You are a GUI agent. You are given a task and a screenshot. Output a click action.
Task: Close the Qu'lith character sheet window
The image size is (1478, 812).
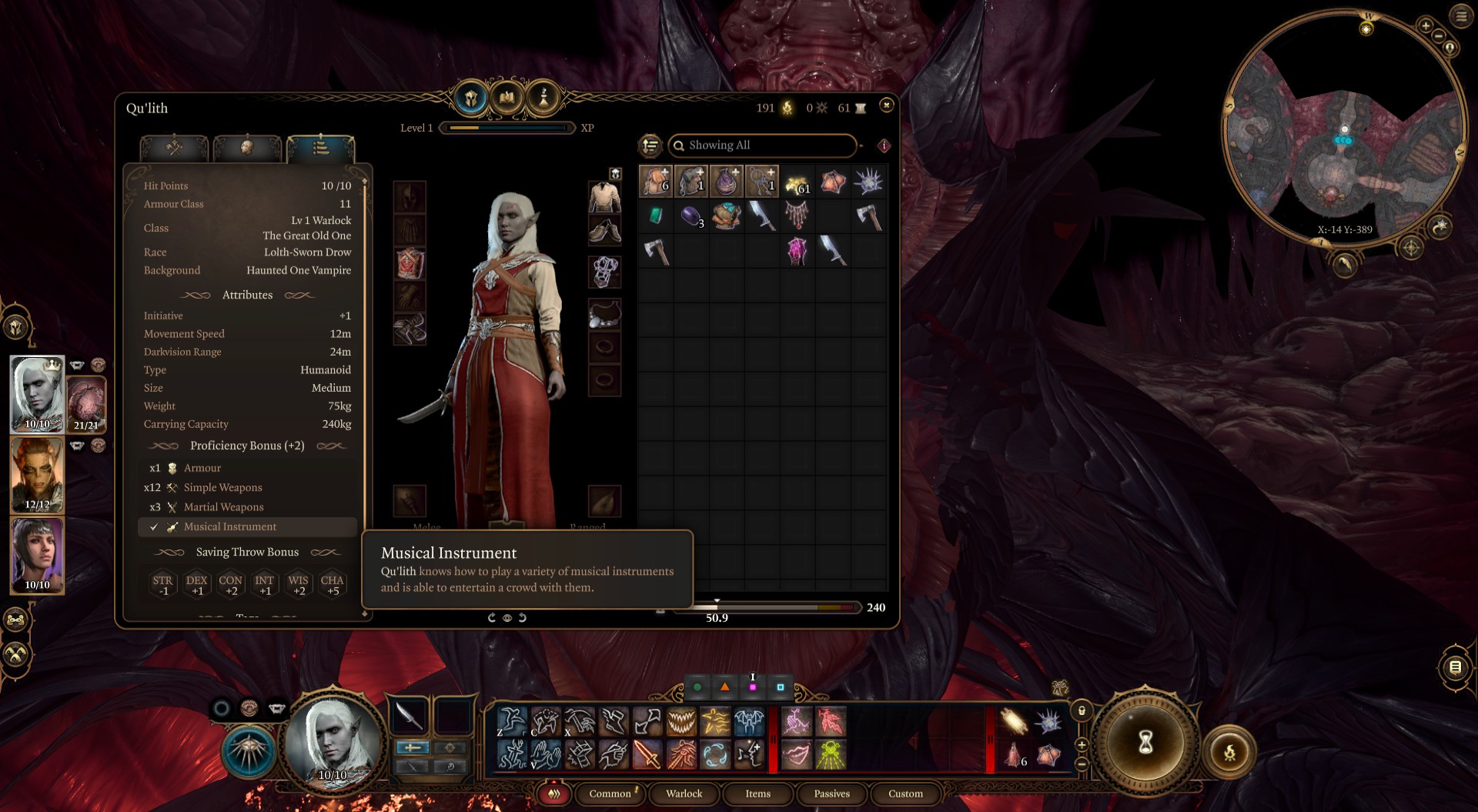[886, 105]
